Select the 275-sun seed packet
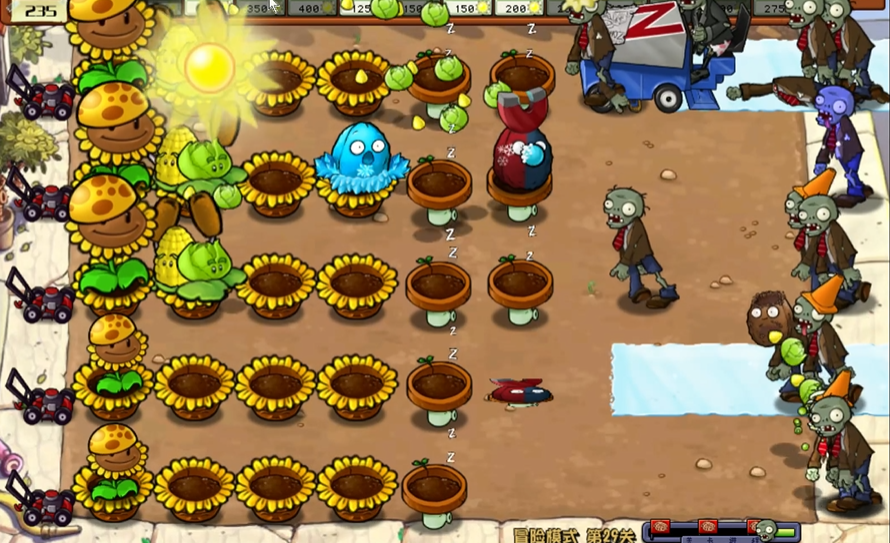Image resolution: width=890 pixels, height=543 pixels. pos(776,7)
